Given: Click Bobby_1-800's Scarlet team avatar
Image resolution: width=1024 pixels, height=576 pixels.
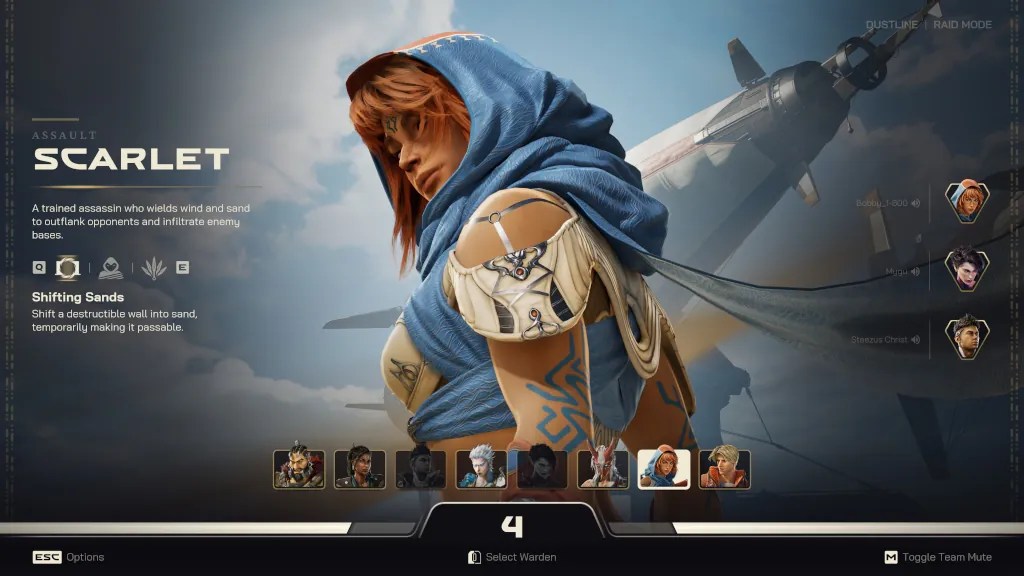Looking at the screenshot, I should point(967,203).
